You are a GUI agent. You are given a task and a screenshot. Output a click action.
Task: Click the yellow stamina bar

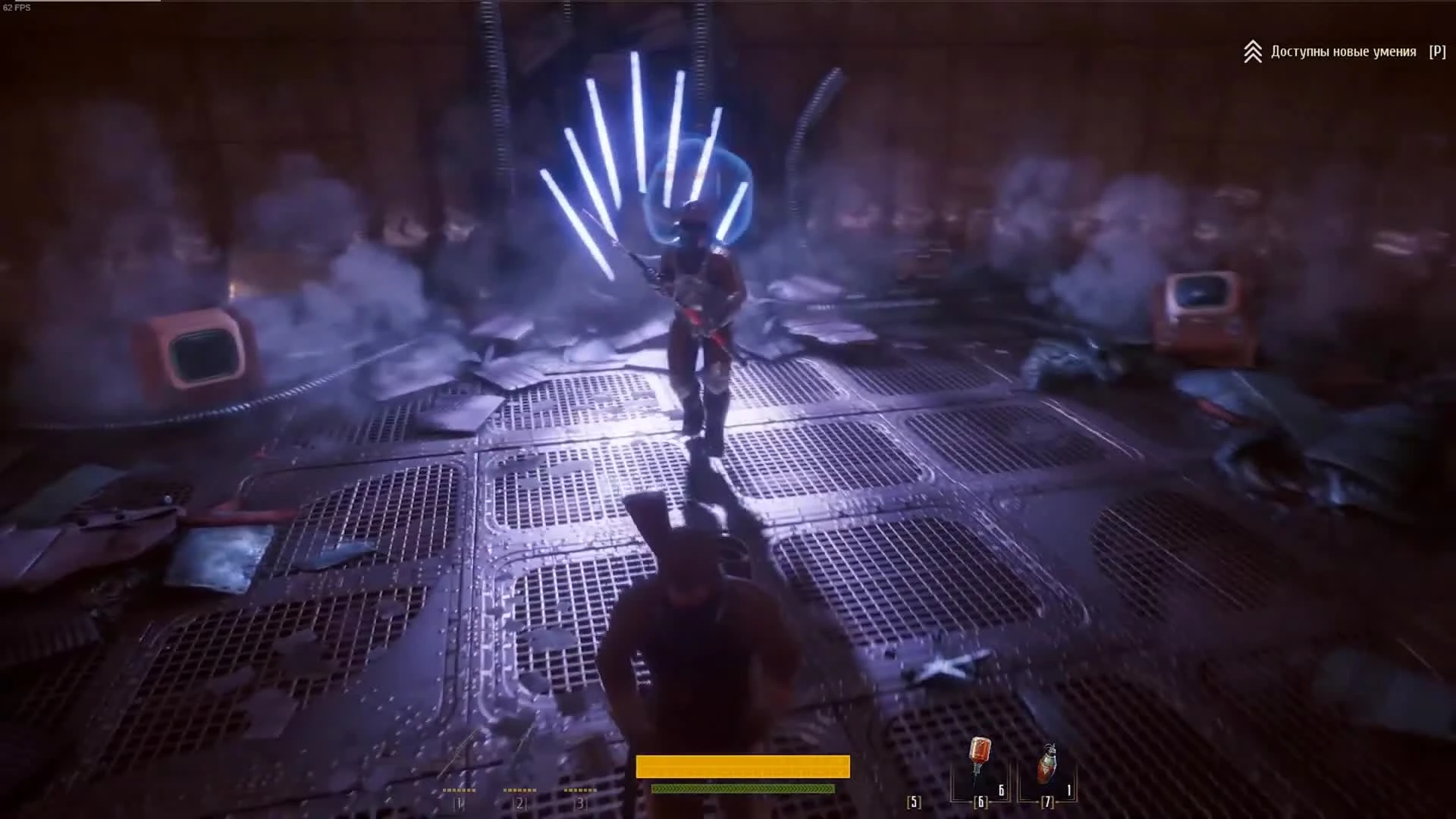pos(743,767)
